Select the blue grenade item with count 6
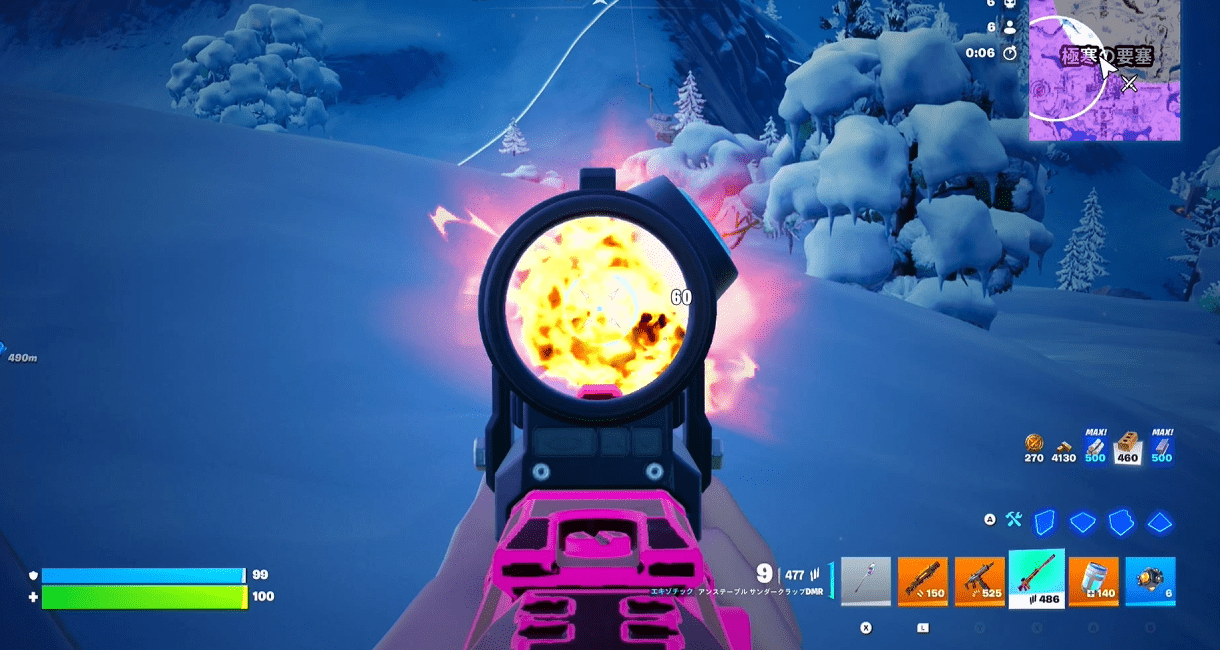Image resolution: width=1220 pixels, height=650 pixels. 1150,581
